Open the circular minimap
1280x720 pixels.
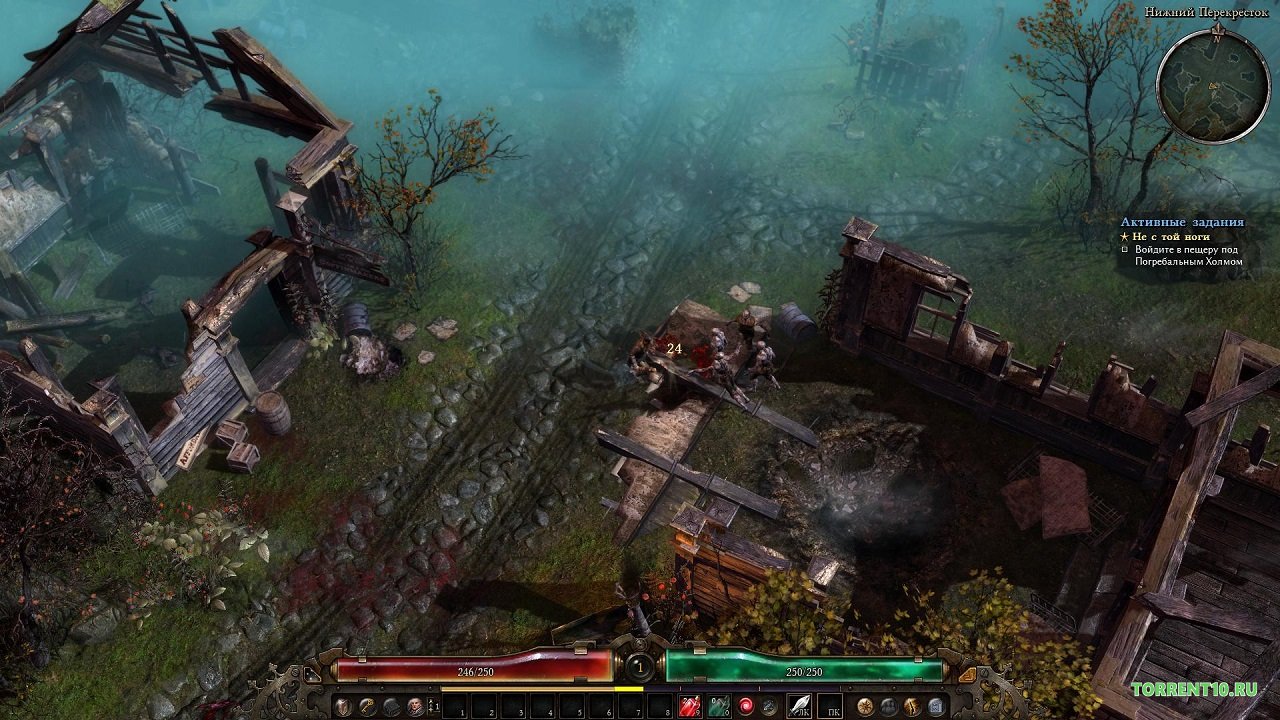point(1213,86)
